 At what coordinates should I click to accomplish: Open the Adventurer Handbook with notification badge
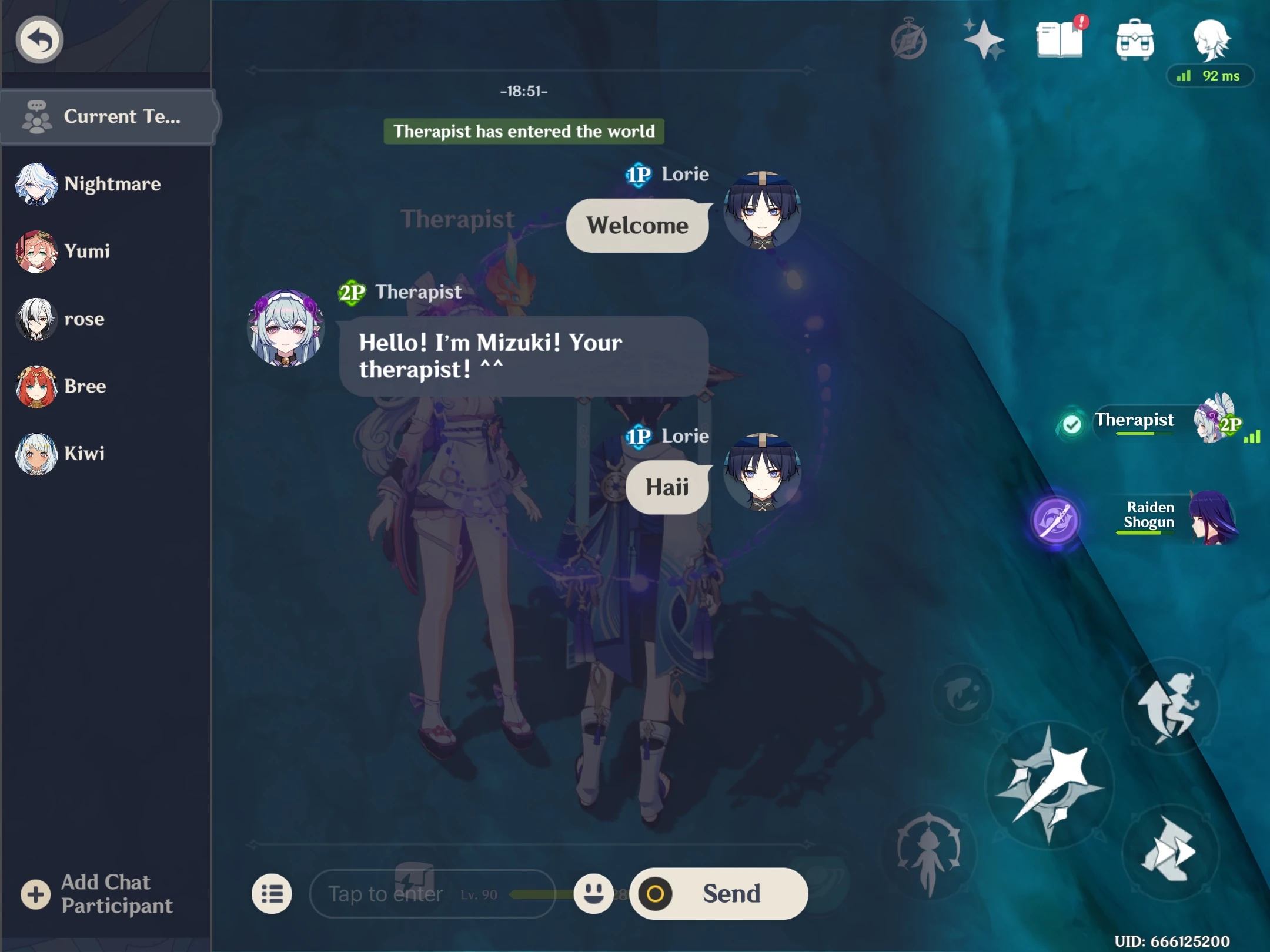click(x=1061, y=39)
